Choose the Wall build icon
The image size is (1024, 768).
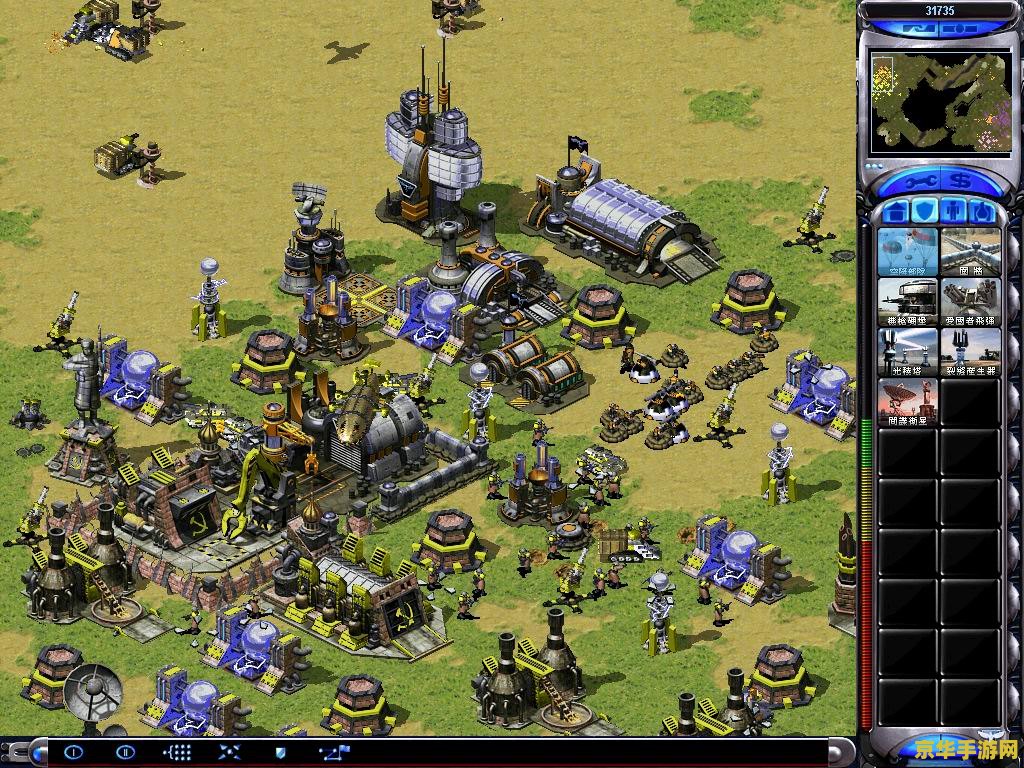[970, 251]
